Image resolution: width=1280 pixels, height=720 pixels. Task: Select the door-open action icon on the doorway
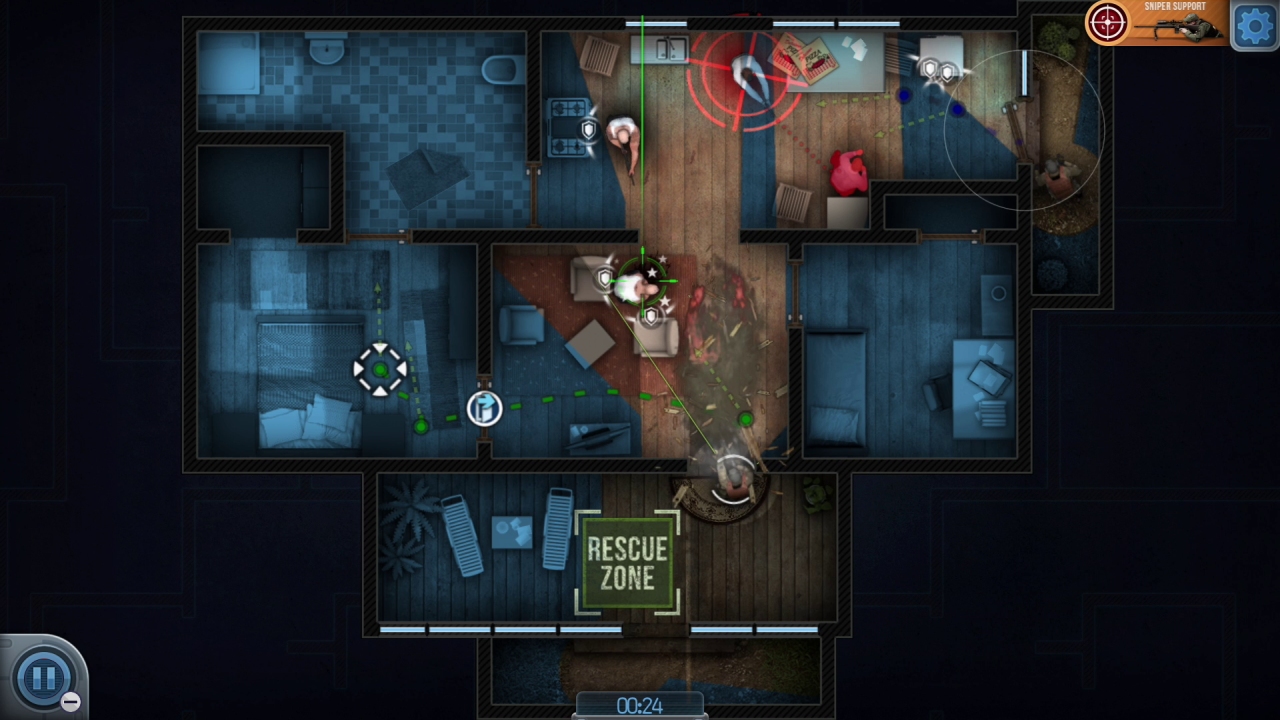[x=485, y=408]
